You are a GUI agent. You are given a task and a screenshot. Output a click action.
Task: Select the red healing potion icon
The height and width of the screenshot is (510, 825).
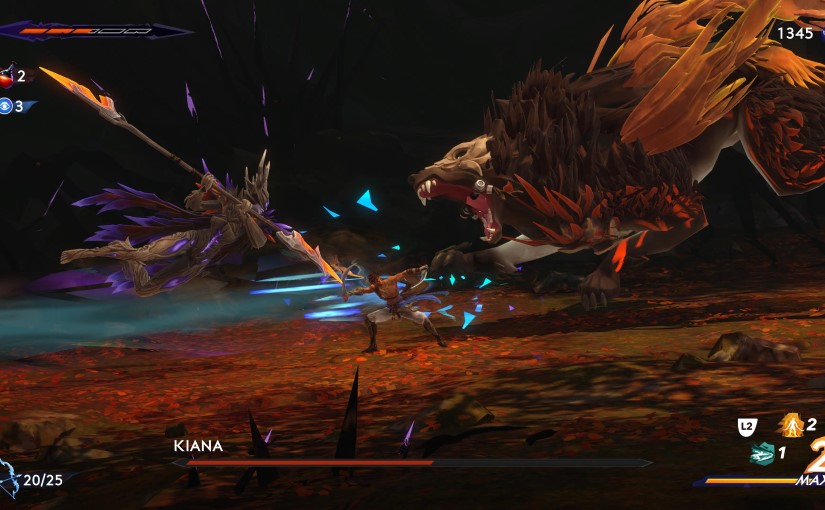click(x=6, y=76)
